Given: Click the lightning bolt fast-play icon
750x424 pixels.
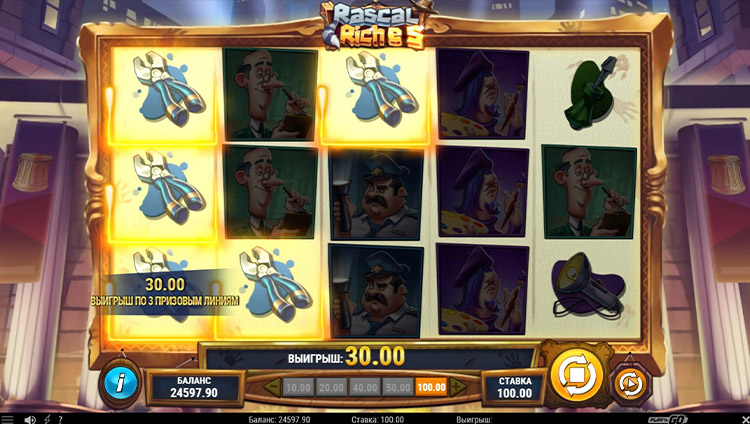Looking at the screenshot, I should coord(46,418).
